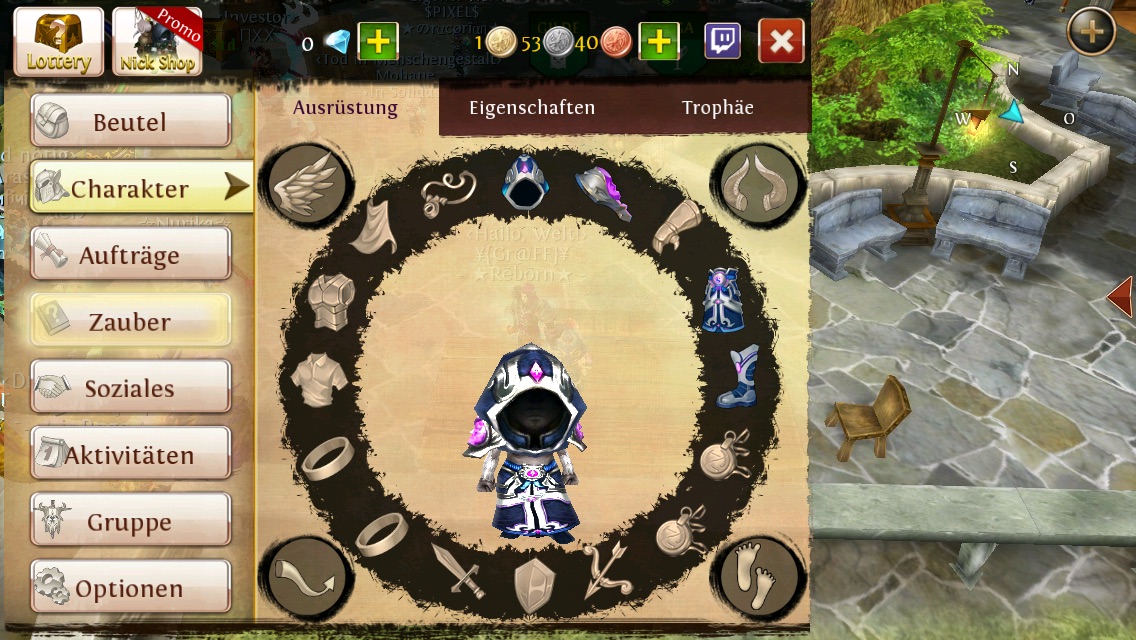Open the Gruppe menu
The height and width of the screenshot is (640, 1136).
click(130, 522)
